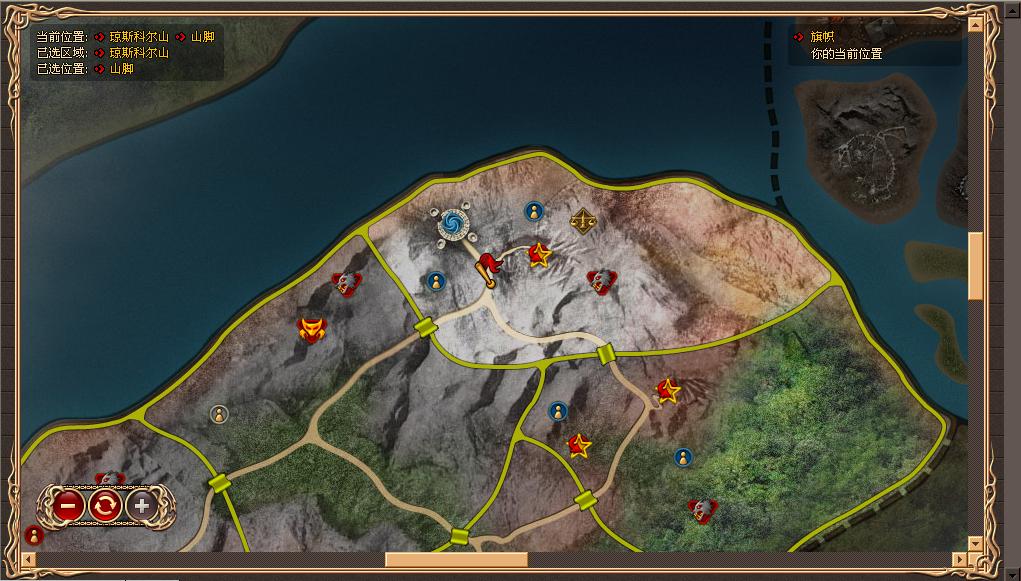Click the scroll-right arrow button

[959, 560]
